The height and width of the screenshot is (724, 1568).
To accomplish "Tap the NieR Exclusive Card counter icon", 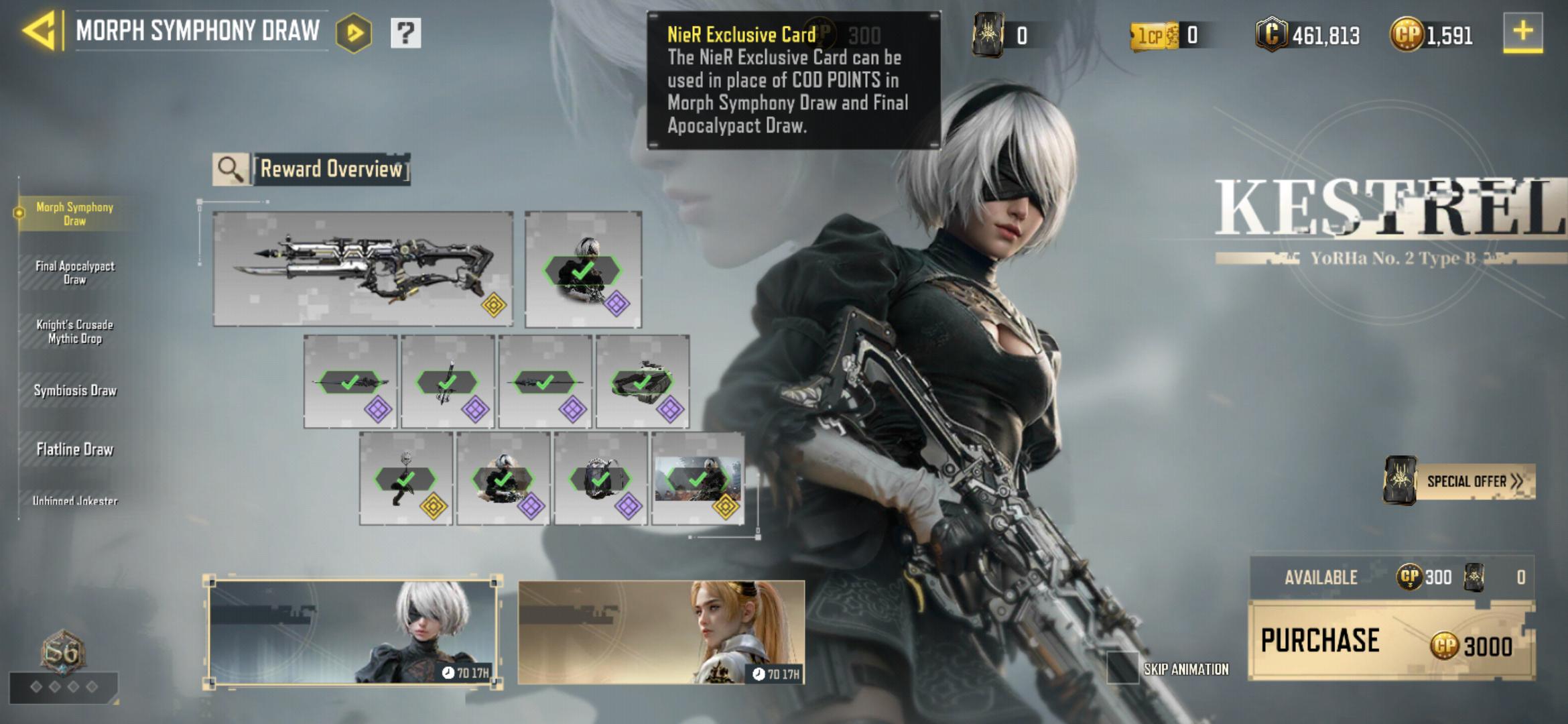I will point(988,34).
